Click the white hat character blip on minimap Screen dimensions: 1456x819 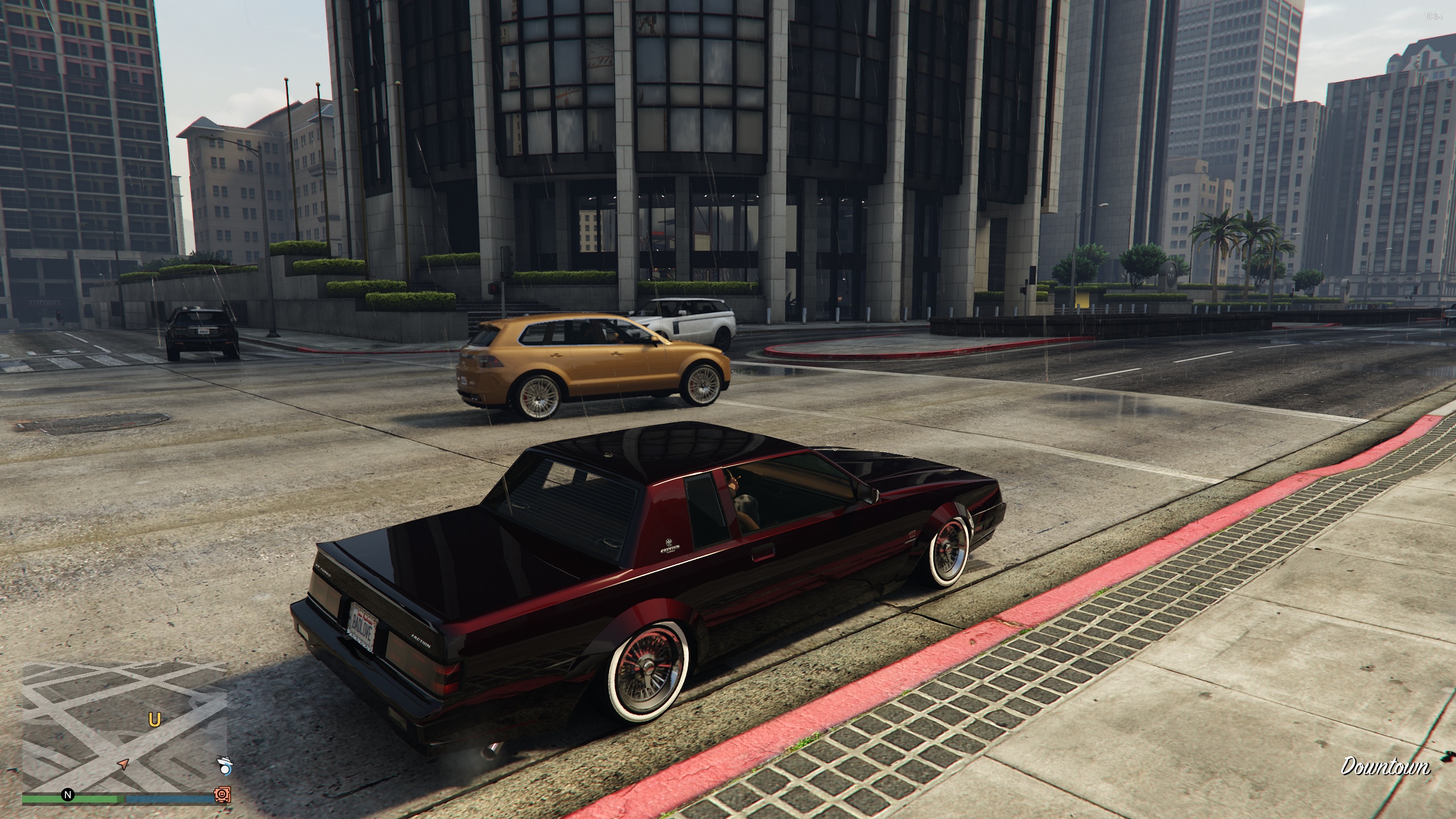226,767
